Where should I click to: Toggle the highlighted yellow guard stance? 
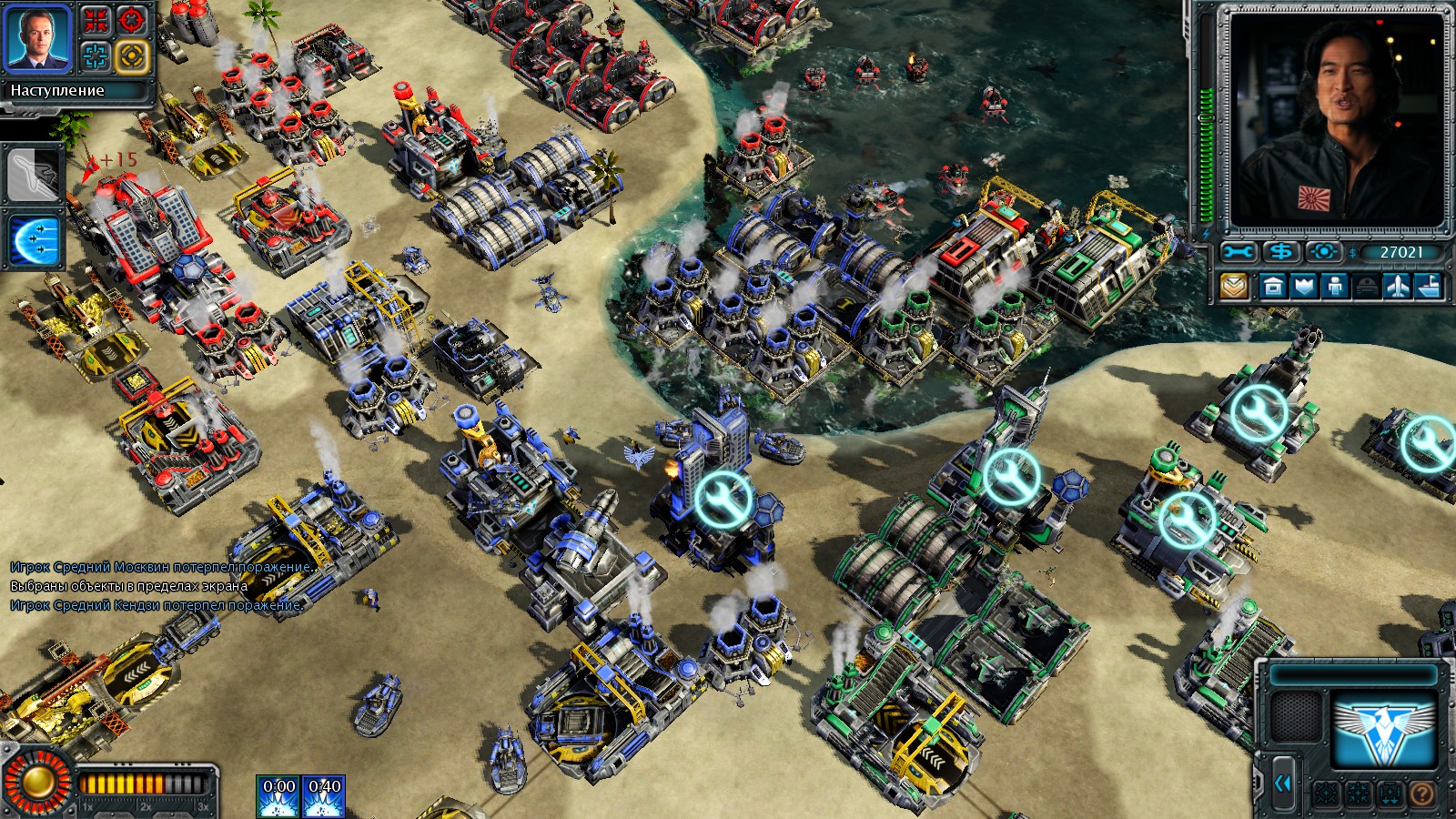tap(131, 56)
